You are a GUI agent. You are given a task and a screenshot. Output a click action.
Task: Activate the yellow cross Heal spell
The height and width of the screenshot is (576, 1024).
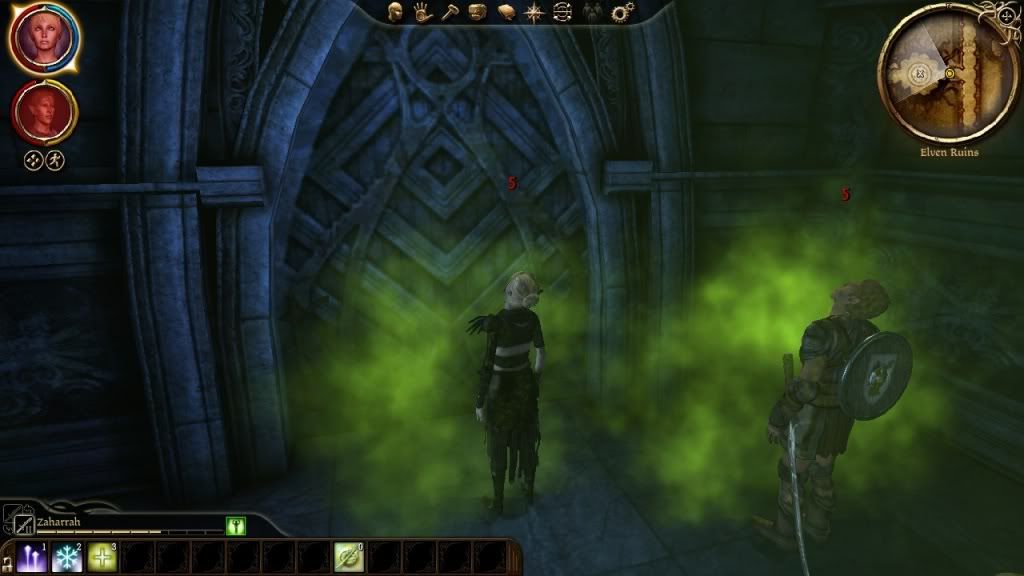(102, 558)
